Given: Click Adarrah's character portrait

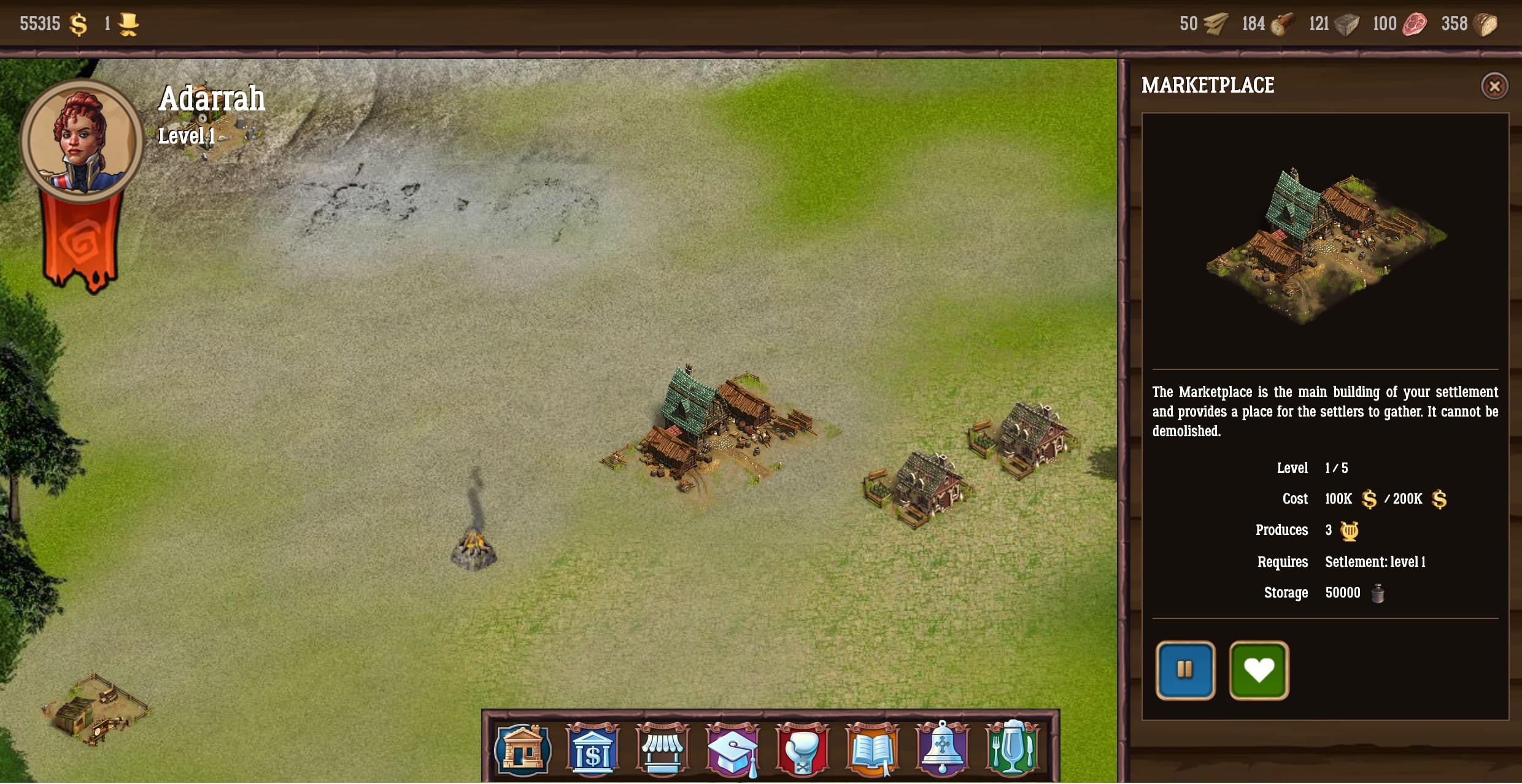Looking at the screenshot, I should pyautogui.click(x=82, y=141).
